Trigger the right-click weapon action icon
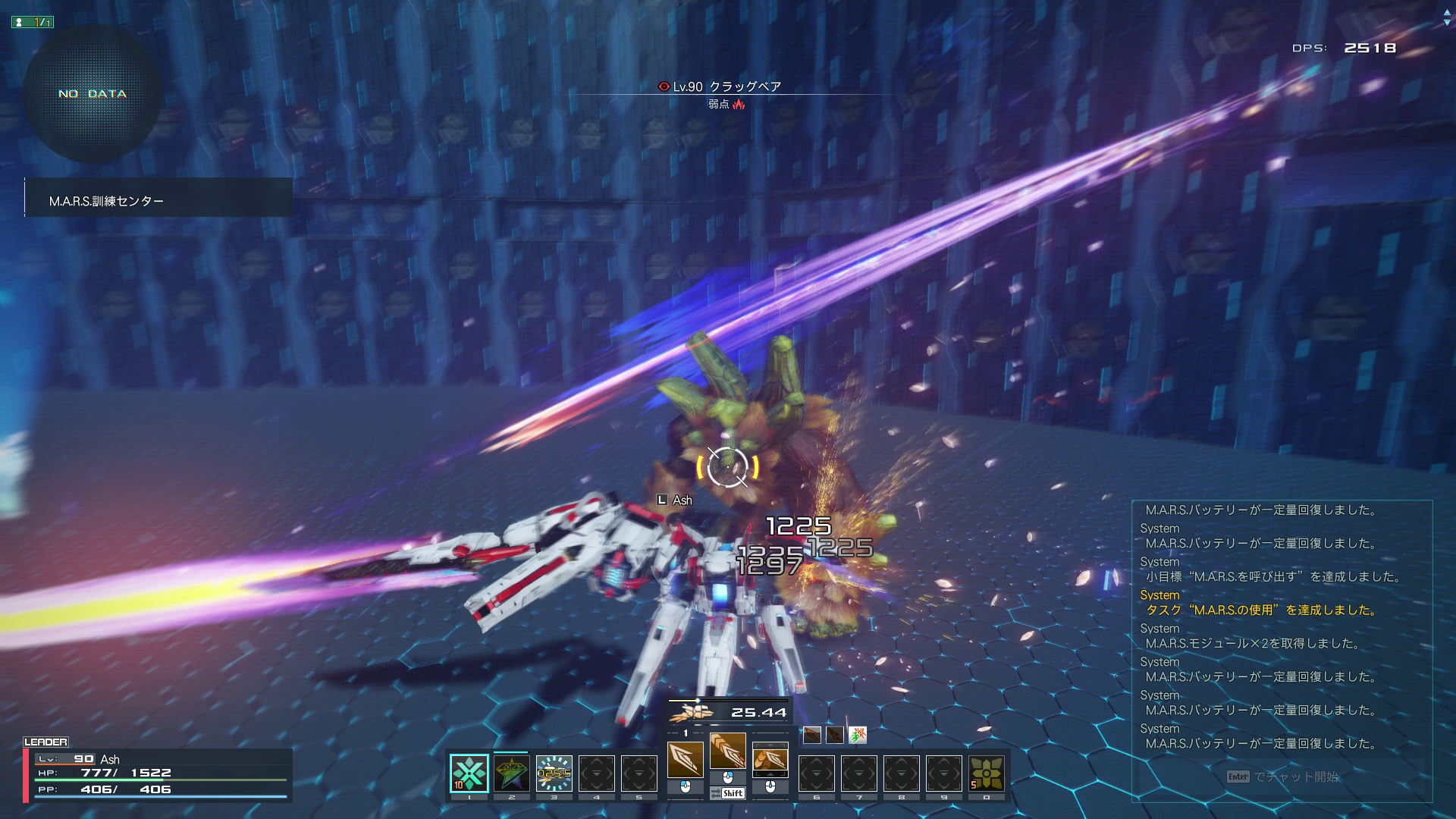Image resolution: width=1456 pixels, height=819 pixels. click(x=770, y=760)
